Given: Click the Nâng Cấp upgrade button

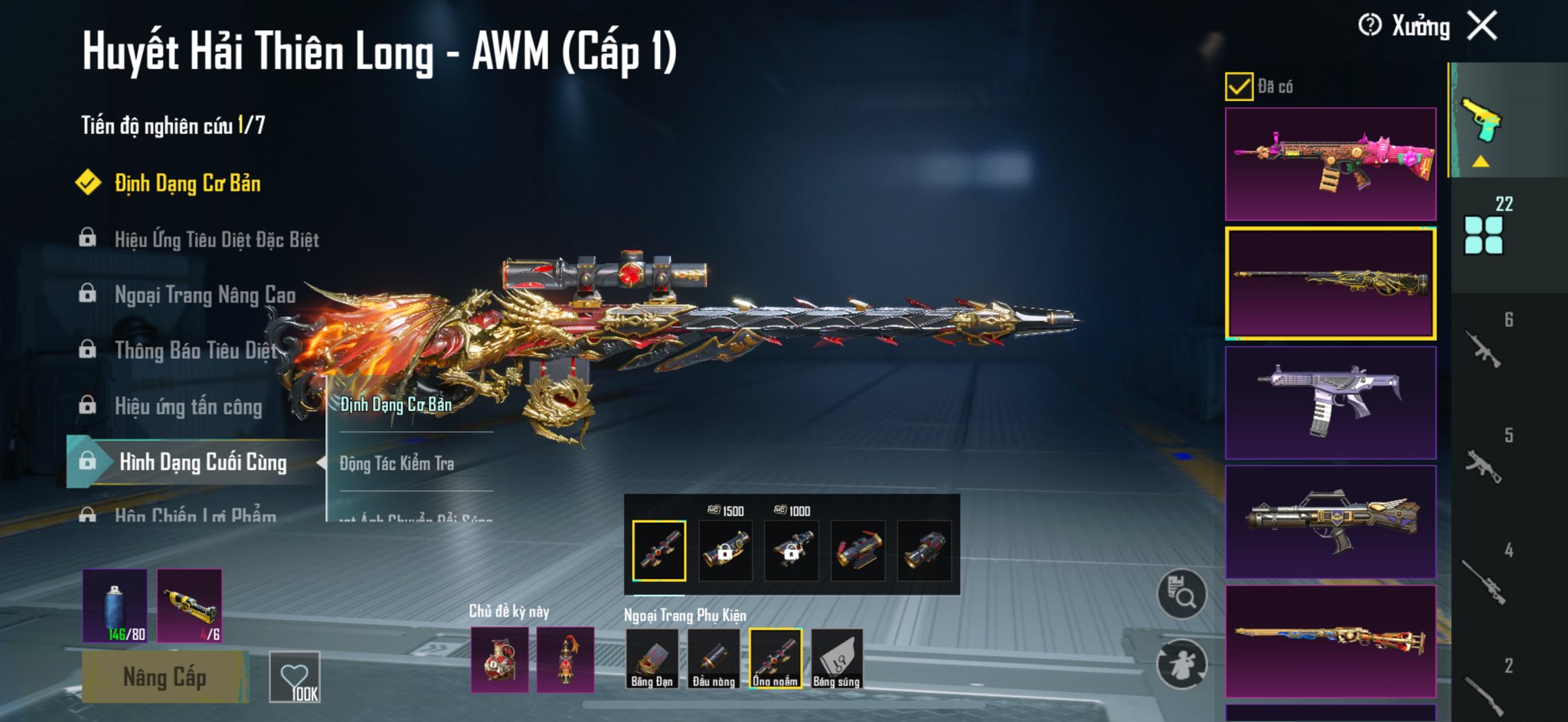Looking at the screenshot, I should click(x=165, y=678).
